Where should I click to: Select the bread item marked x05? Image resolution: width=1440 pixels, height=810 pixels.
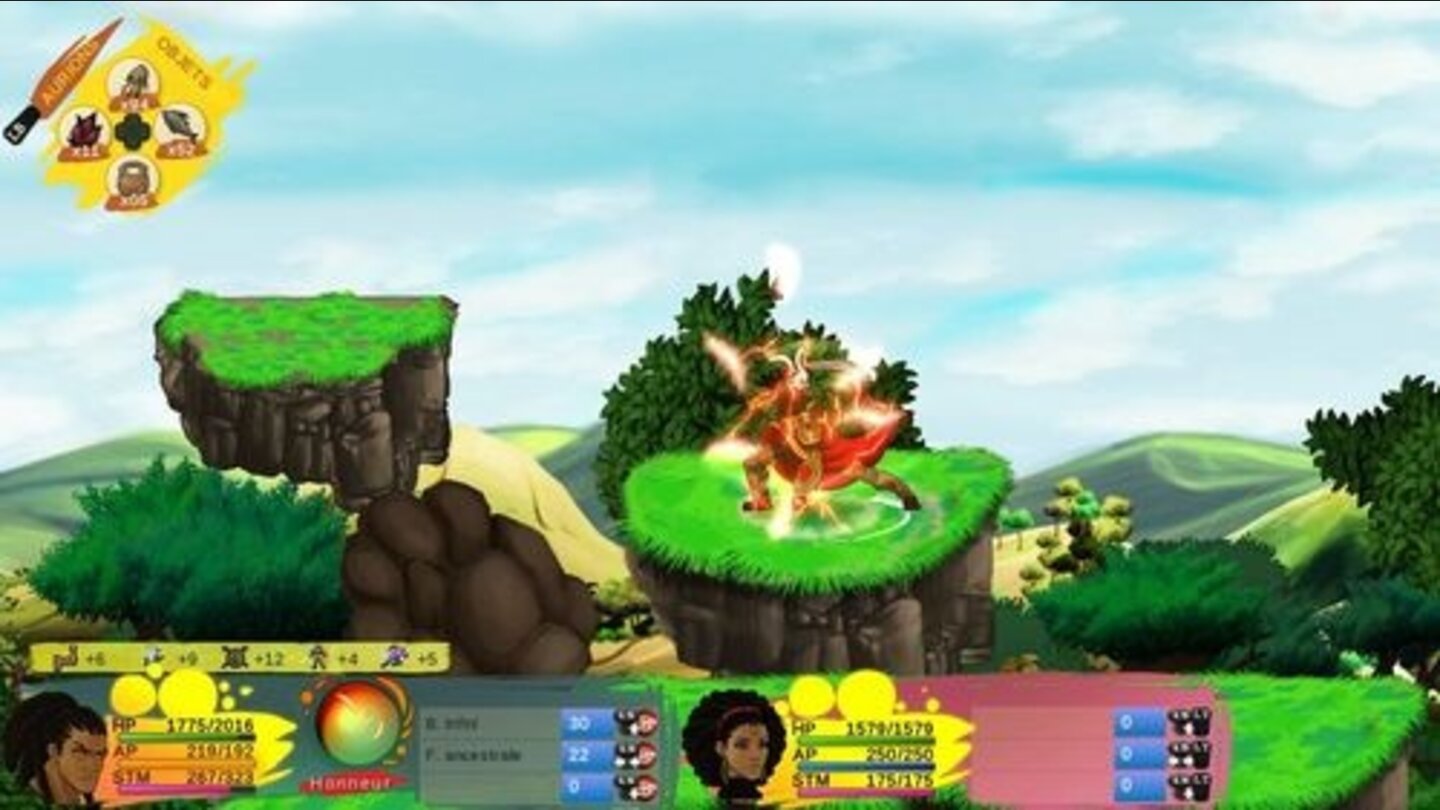coord(131,179)
